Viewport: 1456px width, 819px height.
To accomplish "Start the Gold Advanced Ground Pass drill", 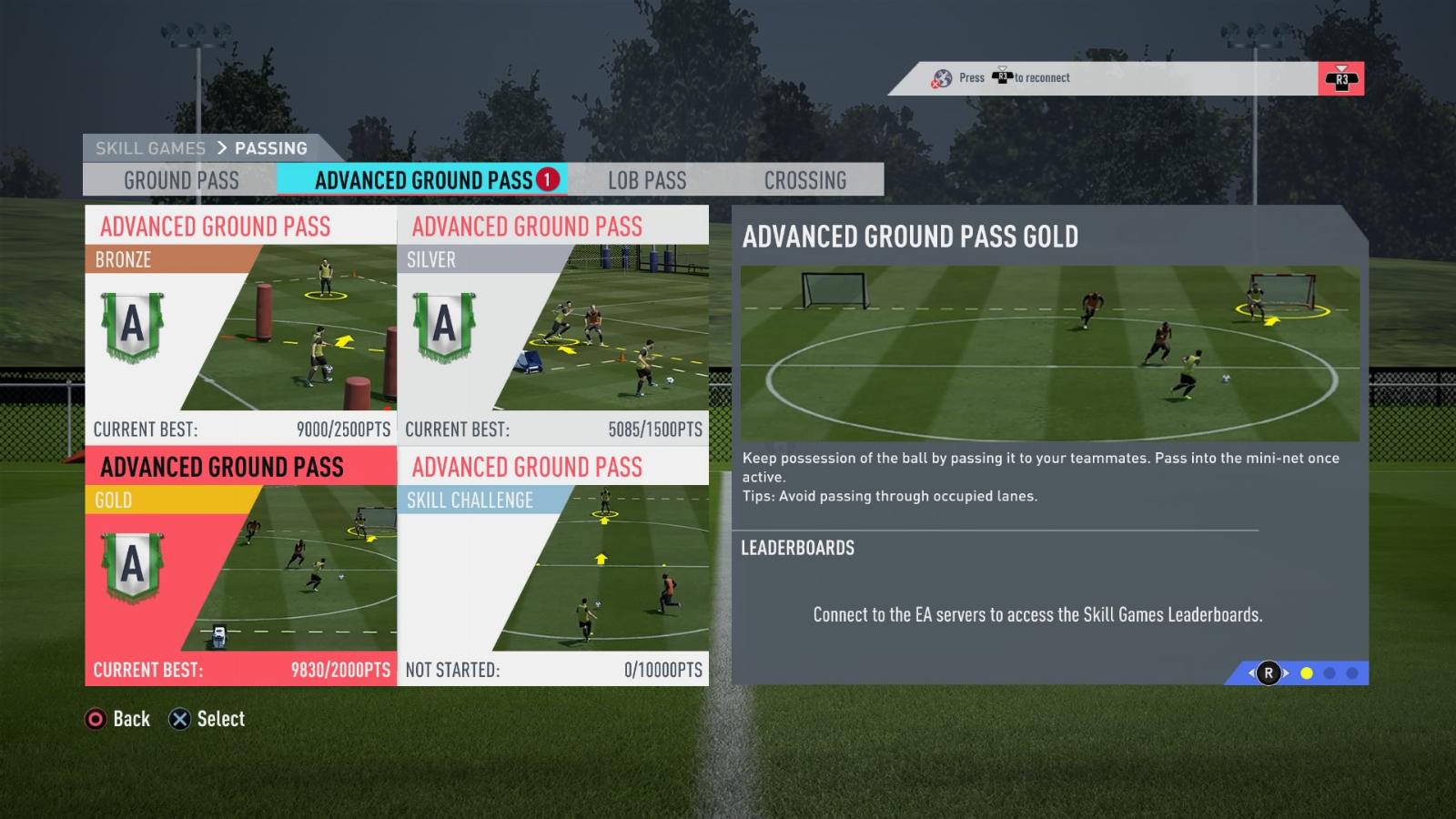I will (240, 565).
